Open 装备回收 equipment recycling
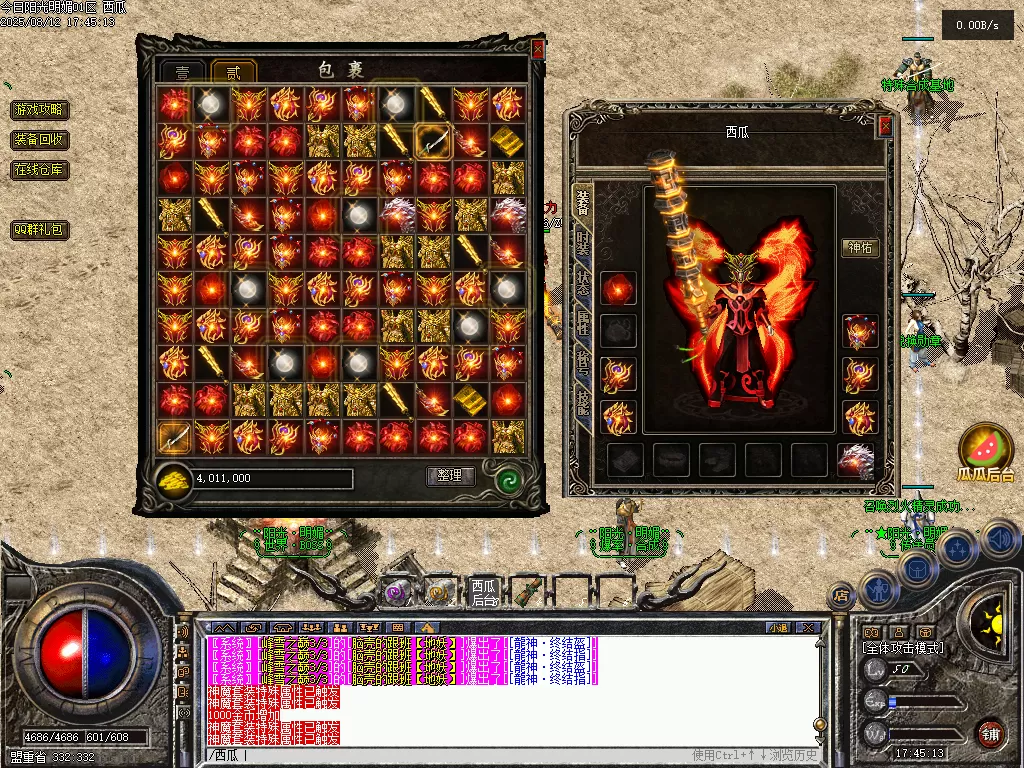Screen dimensions: 1024x768 point(40,140)
